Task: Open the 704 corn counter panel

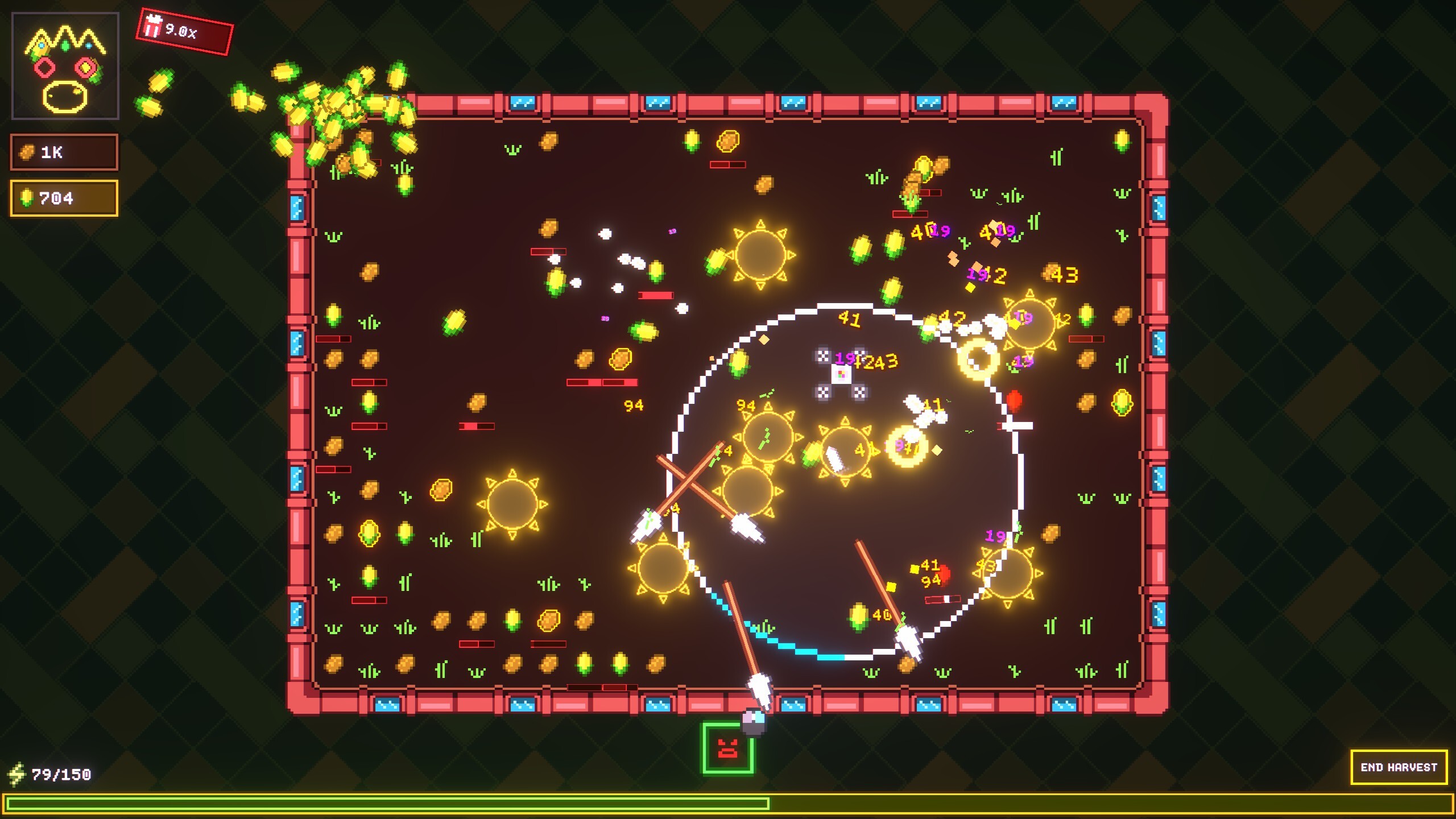Action: click(x=64, y=198)
